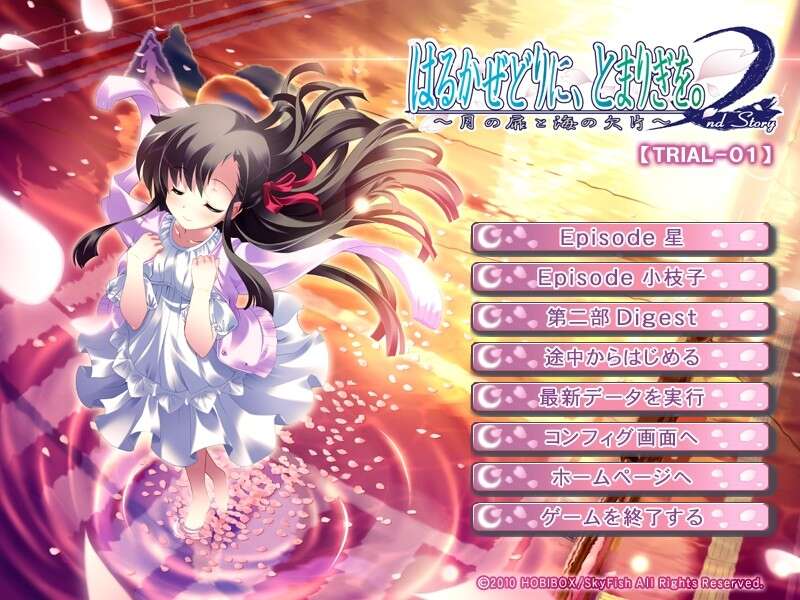Choose 途中からはじめる to continue
This screenshot has width=800, height=600.
(x=621, y=357)
